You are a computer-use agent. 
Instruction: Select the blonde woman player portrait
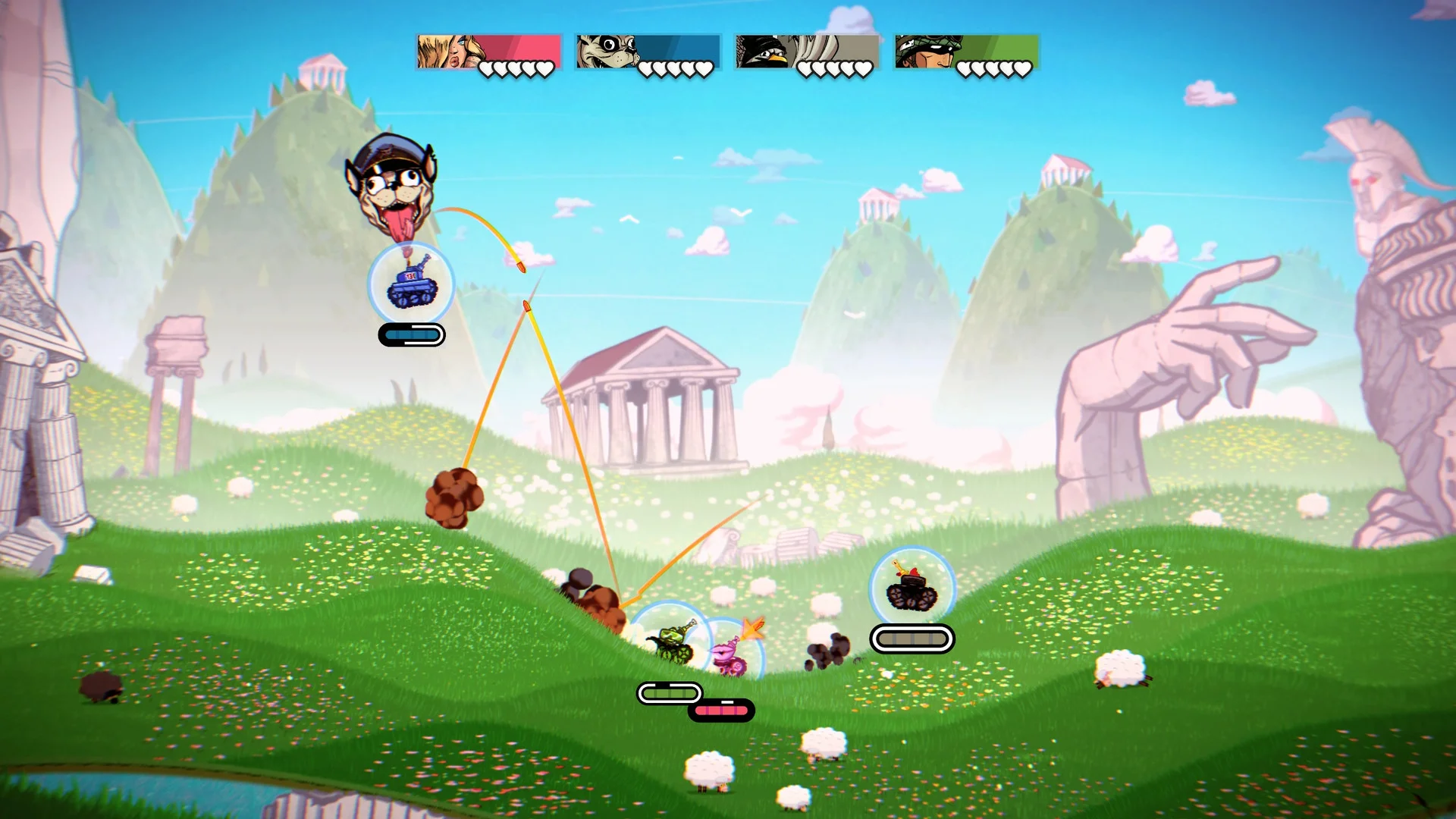[x=447, y=52]
